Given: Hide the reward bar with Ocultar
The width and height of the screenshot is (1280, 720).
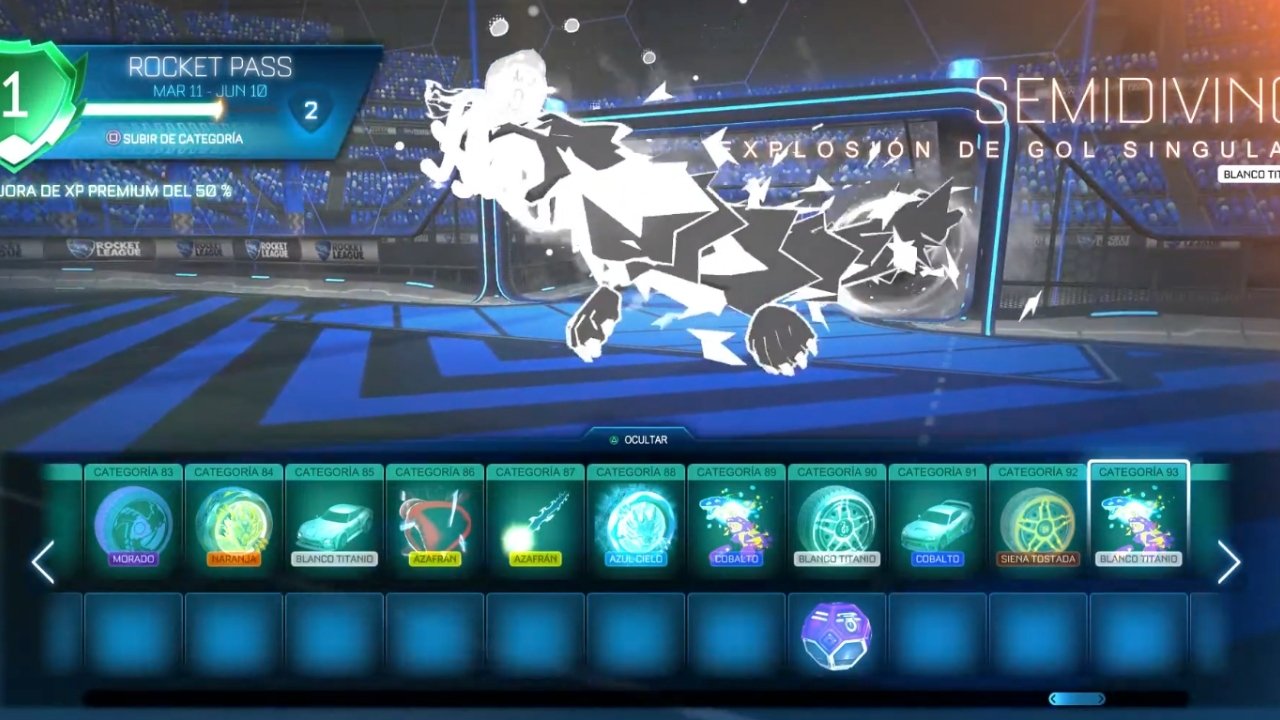Looking at the screenshot, I should point(638,439).
